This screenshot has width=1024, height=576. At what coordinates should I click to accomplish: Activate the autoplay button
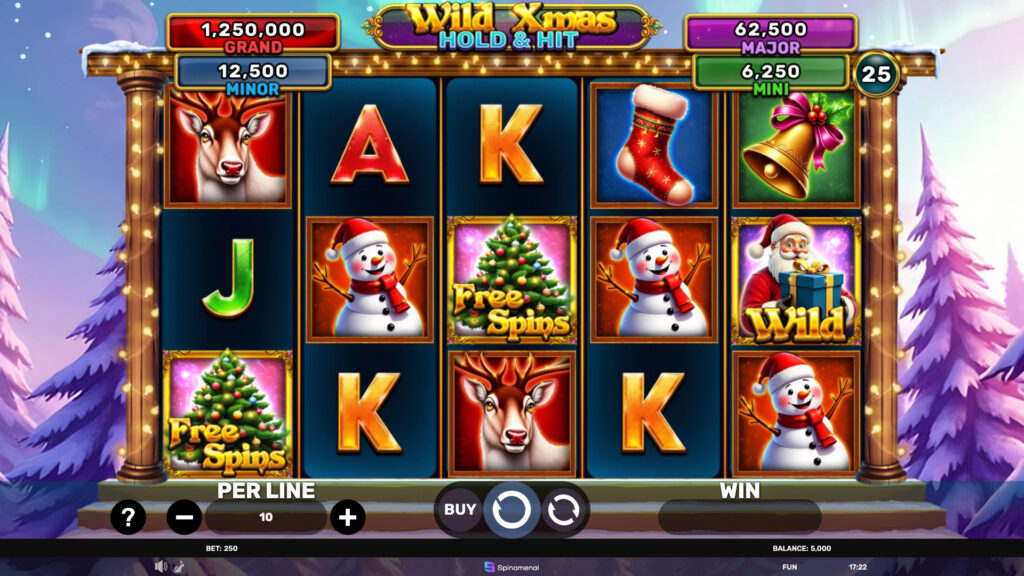tap(561, 510)
